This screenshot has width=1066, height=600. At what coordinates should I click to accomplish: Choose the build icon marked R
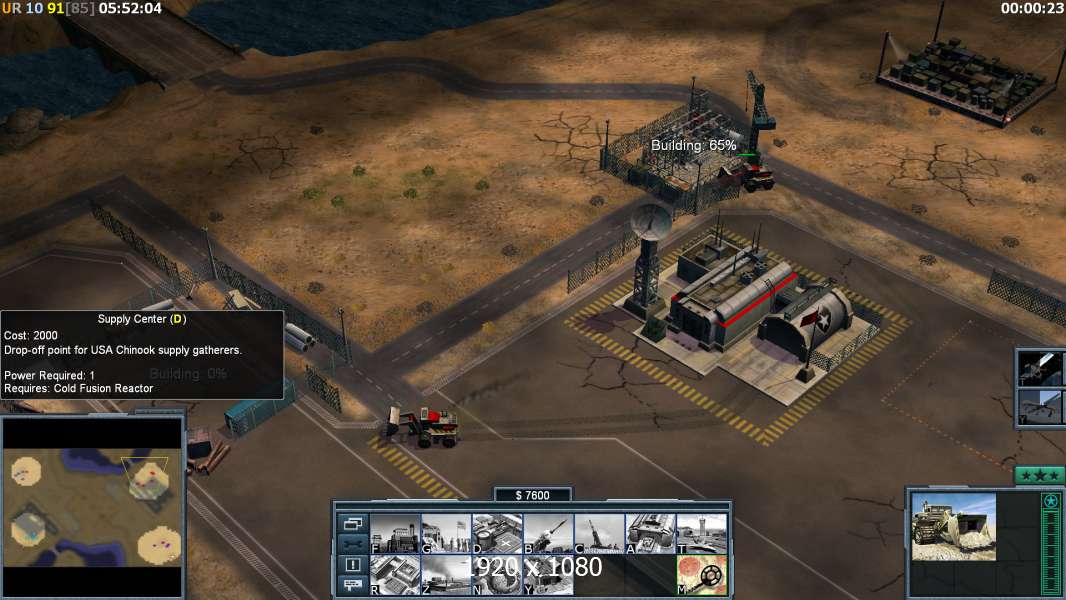pos(394,575)
